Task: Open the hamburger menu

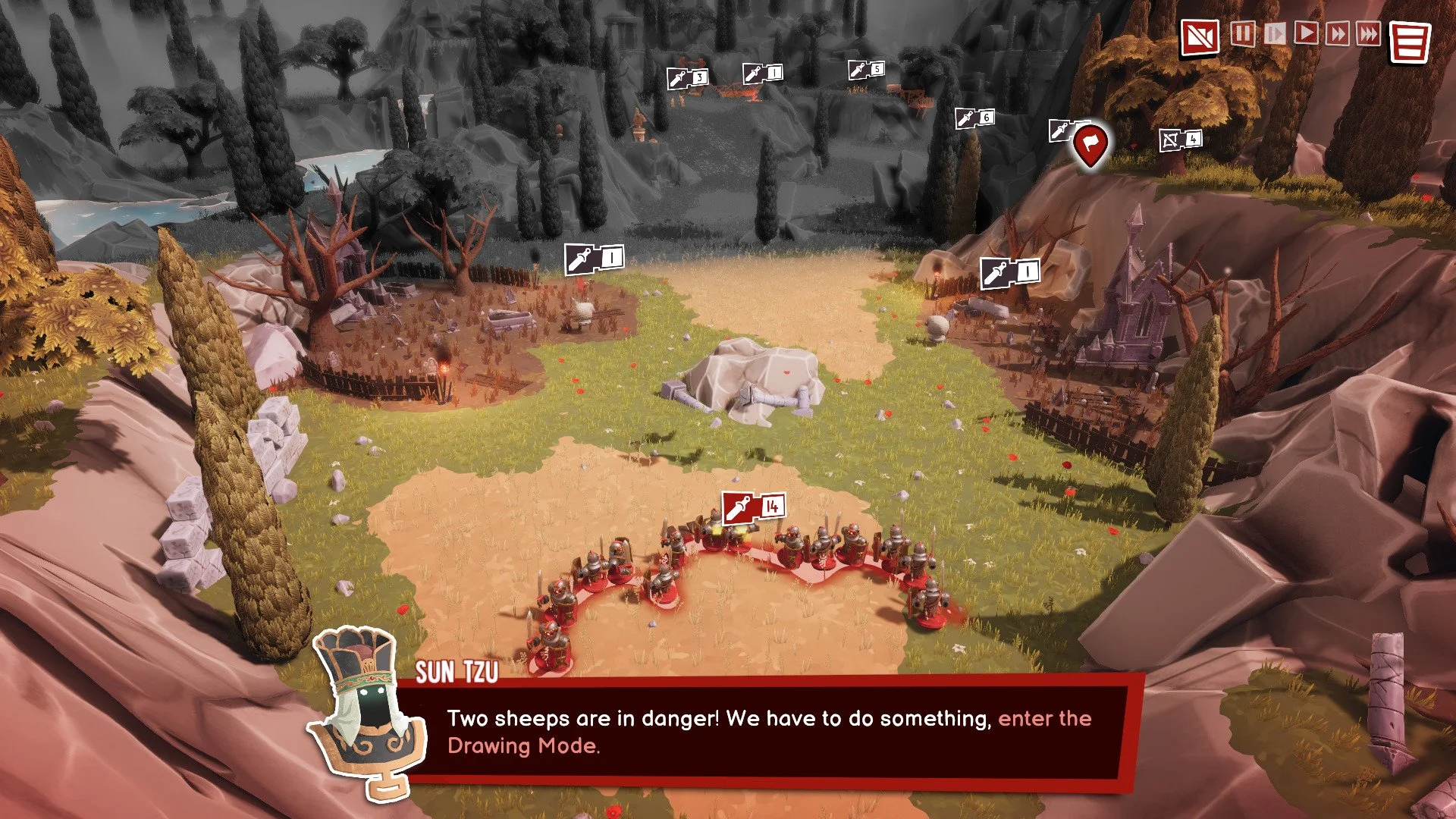Action: point(1410,42)
